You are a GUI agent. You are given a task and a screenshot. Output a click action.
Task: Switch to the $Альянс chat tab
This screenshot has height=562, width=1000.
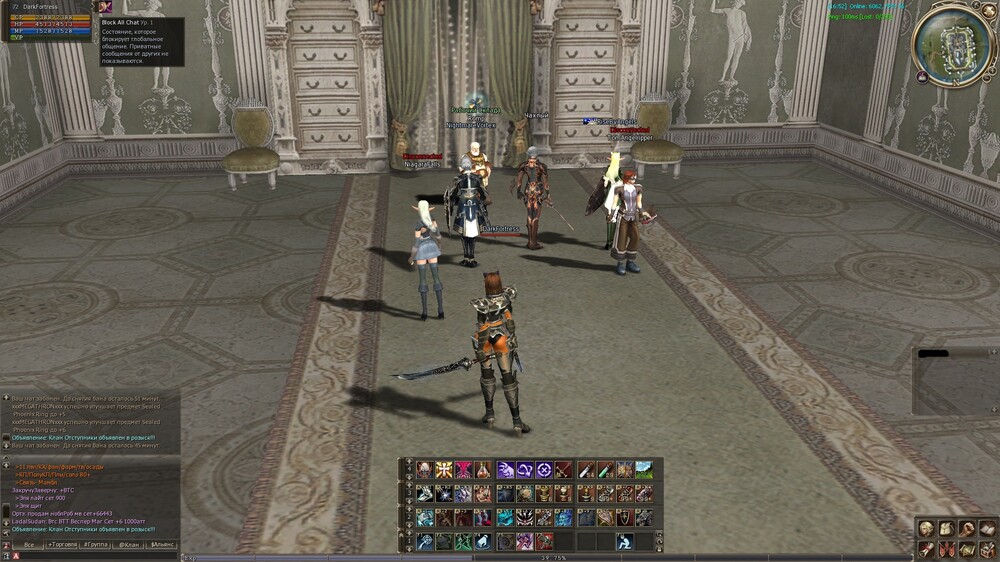(162, 545)
